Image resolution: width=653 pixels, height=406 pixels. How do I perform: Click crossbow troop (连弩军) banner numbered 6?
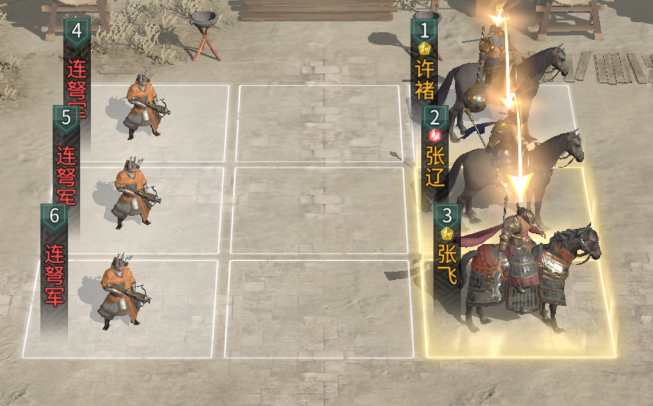tap(54, 256)
